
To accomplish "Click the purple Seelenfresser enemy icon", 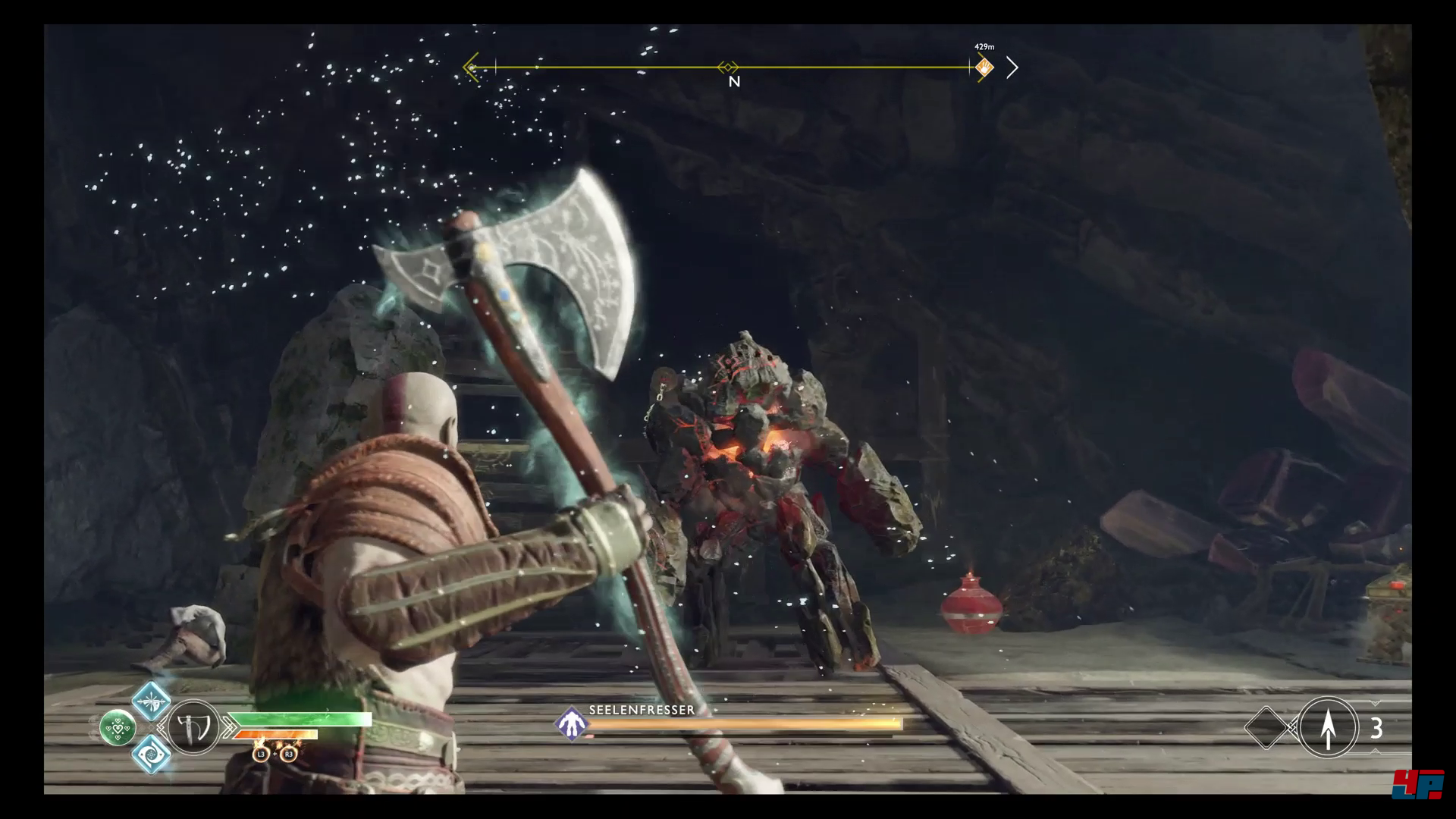I will click(x=571, y=723).
